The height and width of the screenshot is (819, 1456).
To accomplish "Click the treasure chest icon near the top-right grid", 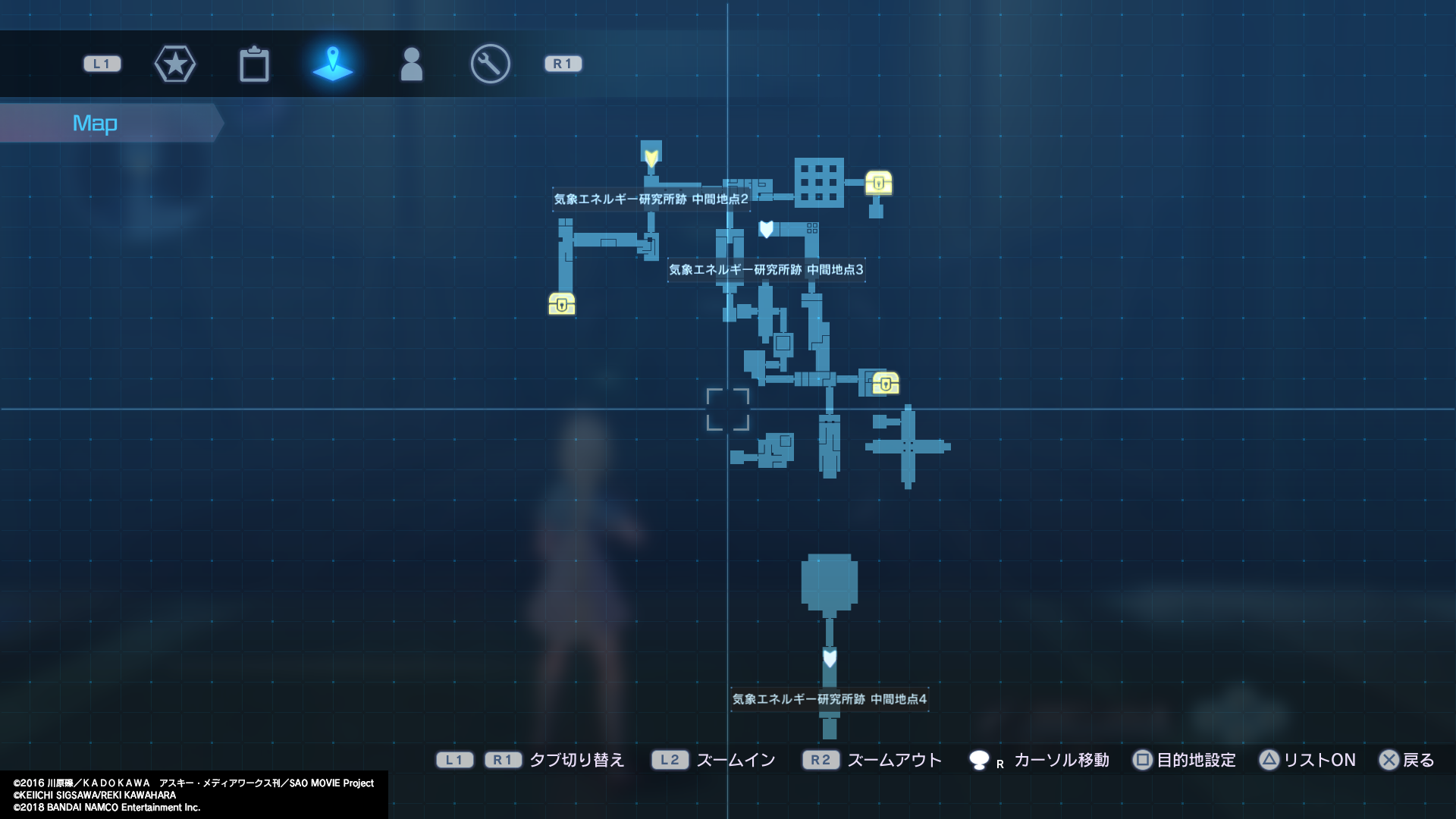I will pyautogui.click(x=878, y=182).
